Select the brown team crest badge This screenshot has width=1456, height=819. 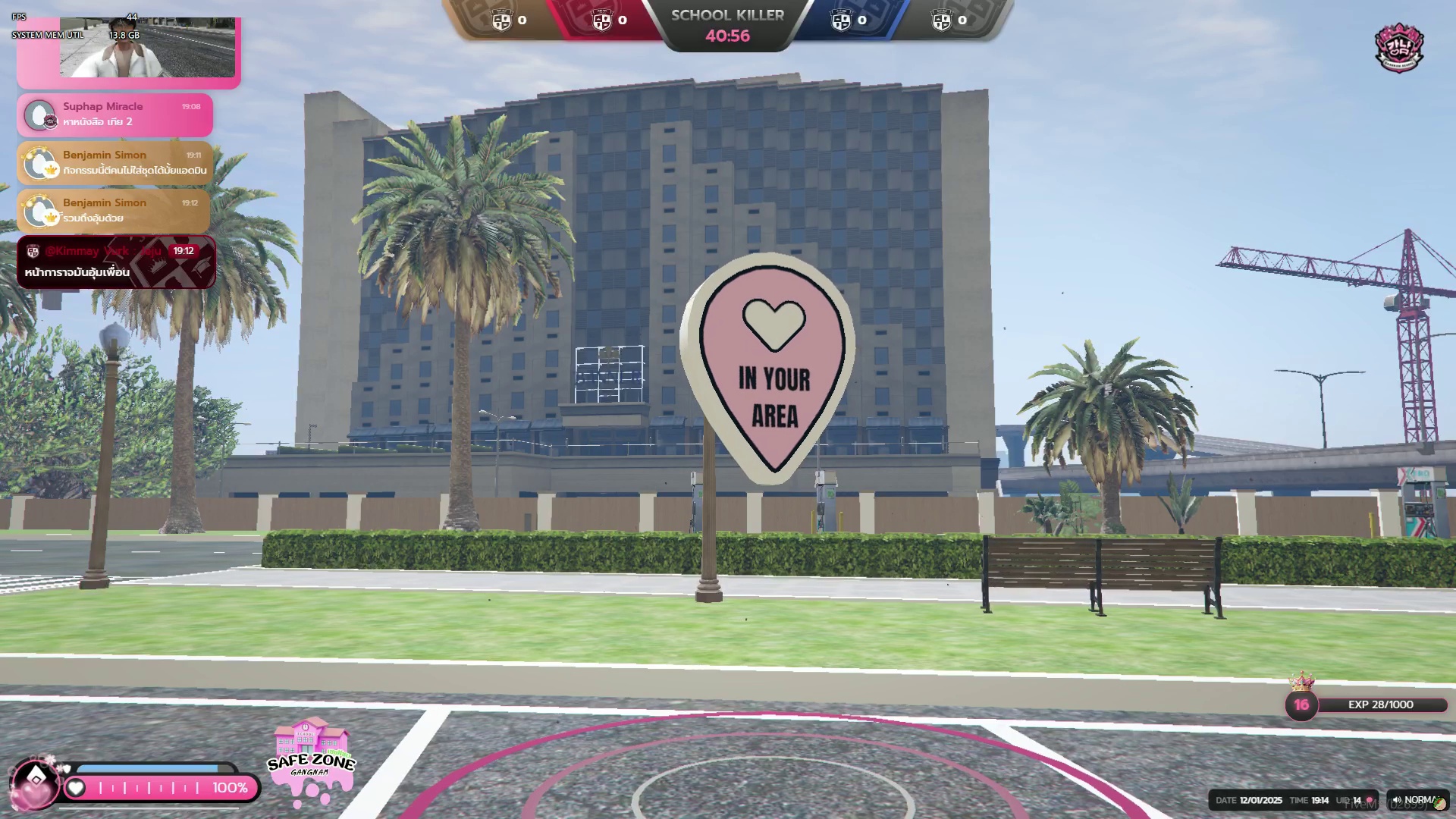point(502,20)
